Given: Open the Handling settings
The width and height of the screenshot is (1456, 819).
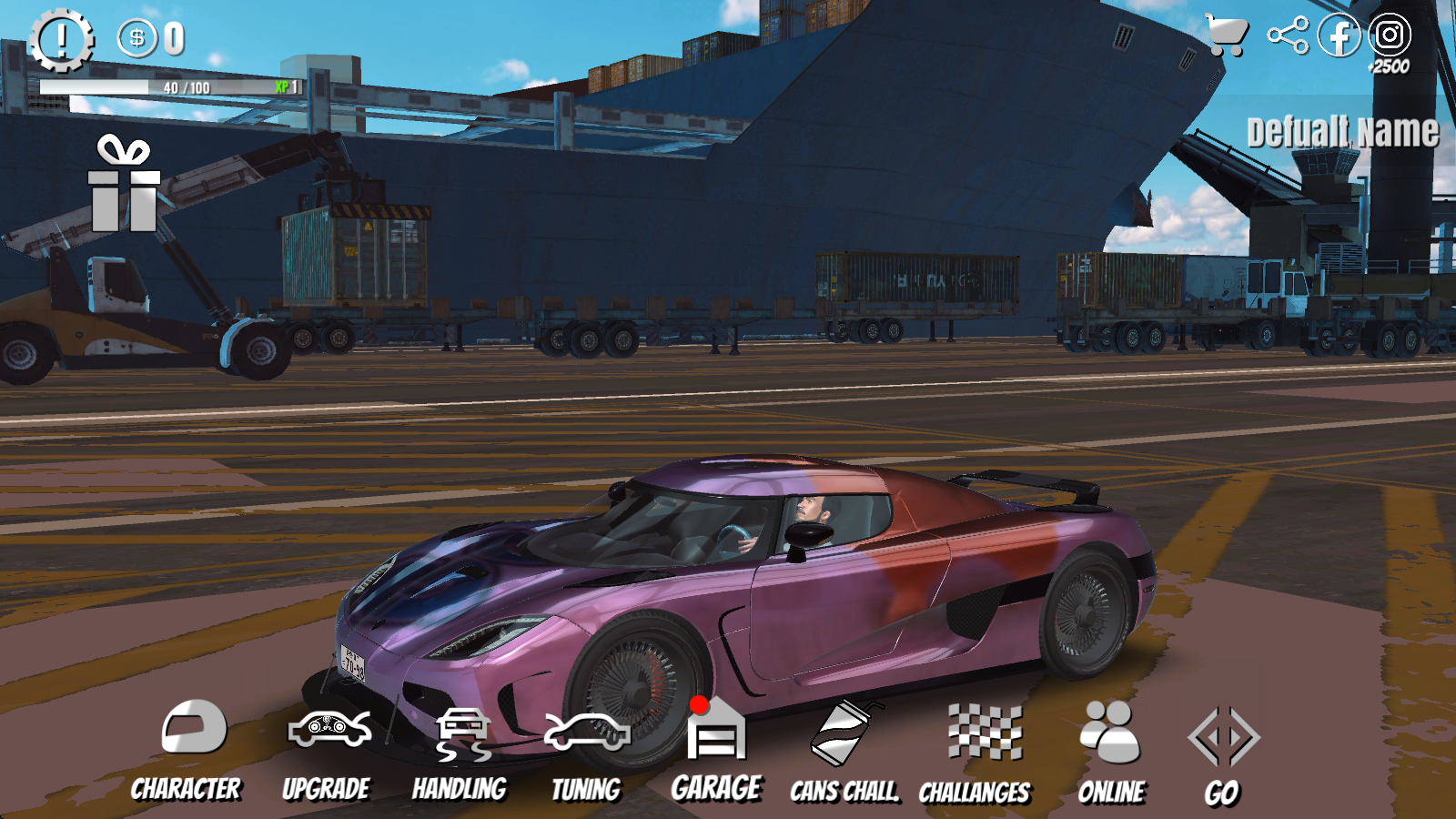Looking at the screenshot, I should point(460,752).
